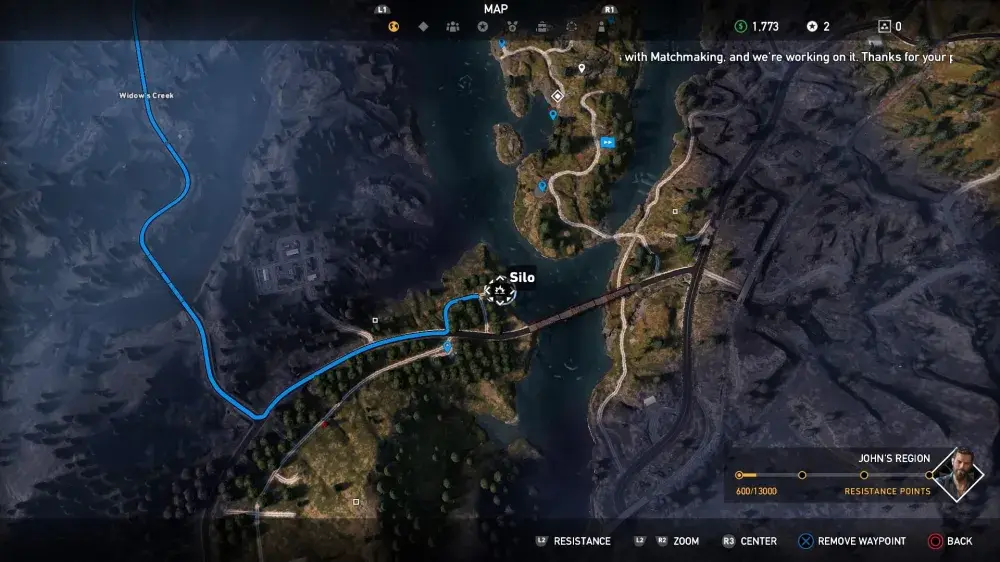Open the triangular arrows cycle tab
This screenshot has width=1000, height=562.
571,27
